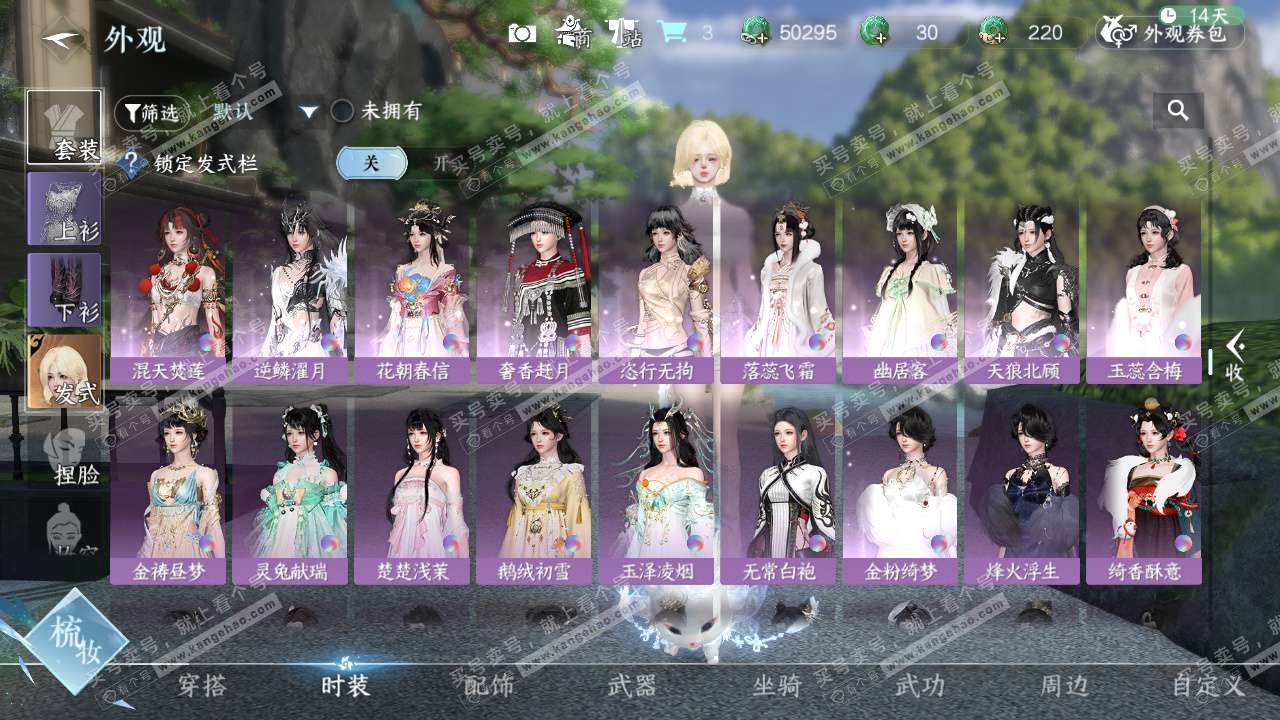
Task: Open the 筛选 filter button
Action: point(151,113)
